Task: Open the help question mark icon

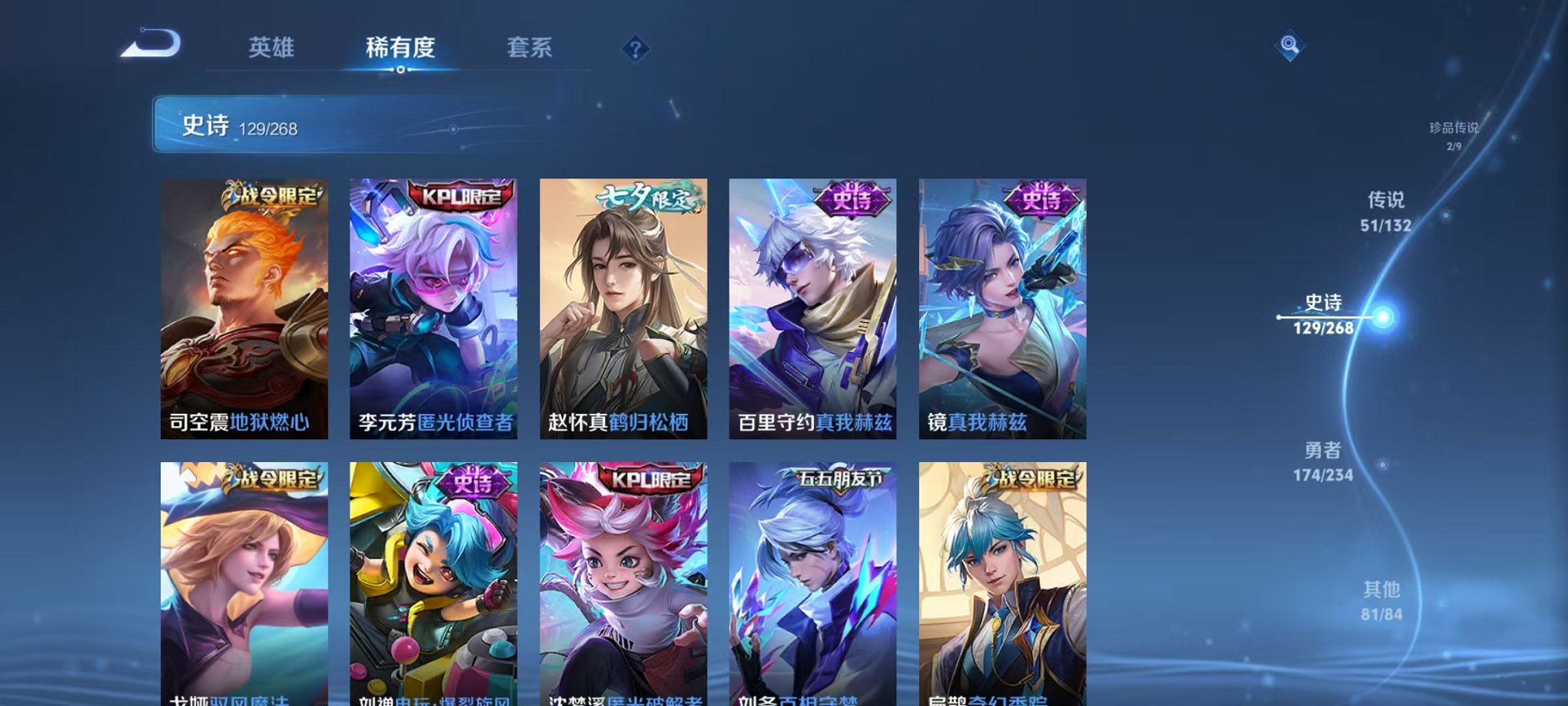Action: 635,49
